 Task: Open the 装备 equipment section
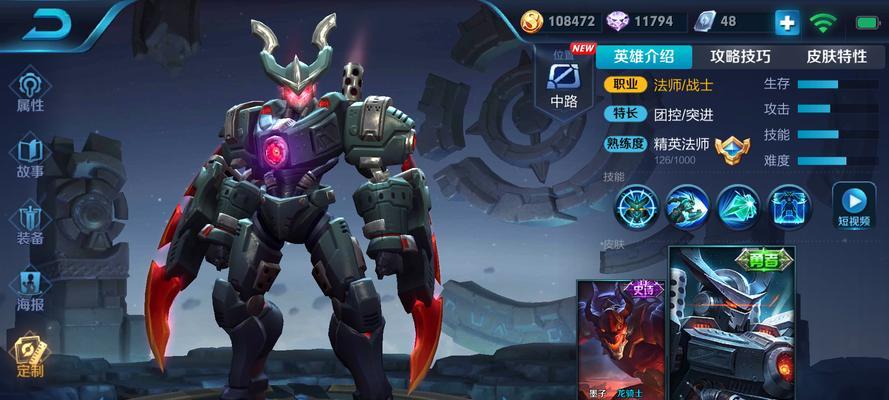pyautogui.click(x=30, y=224)
